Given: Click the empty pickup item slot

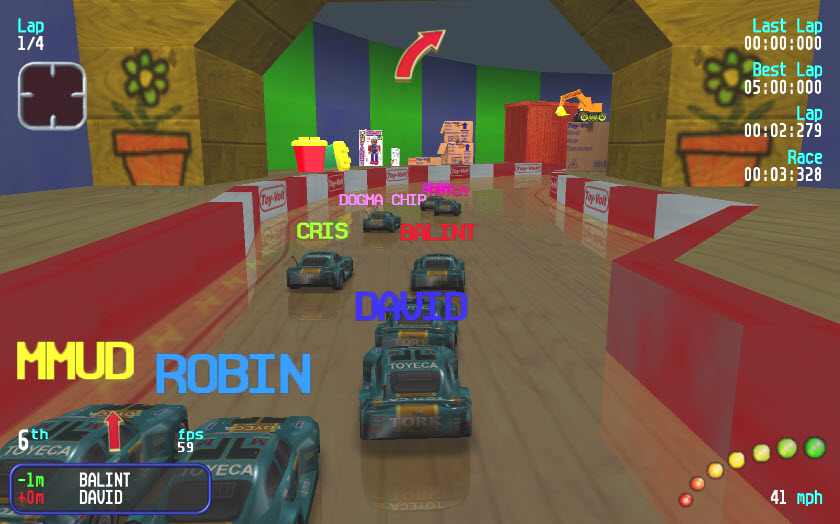Looking at the screenshot, I should [52, 96].
